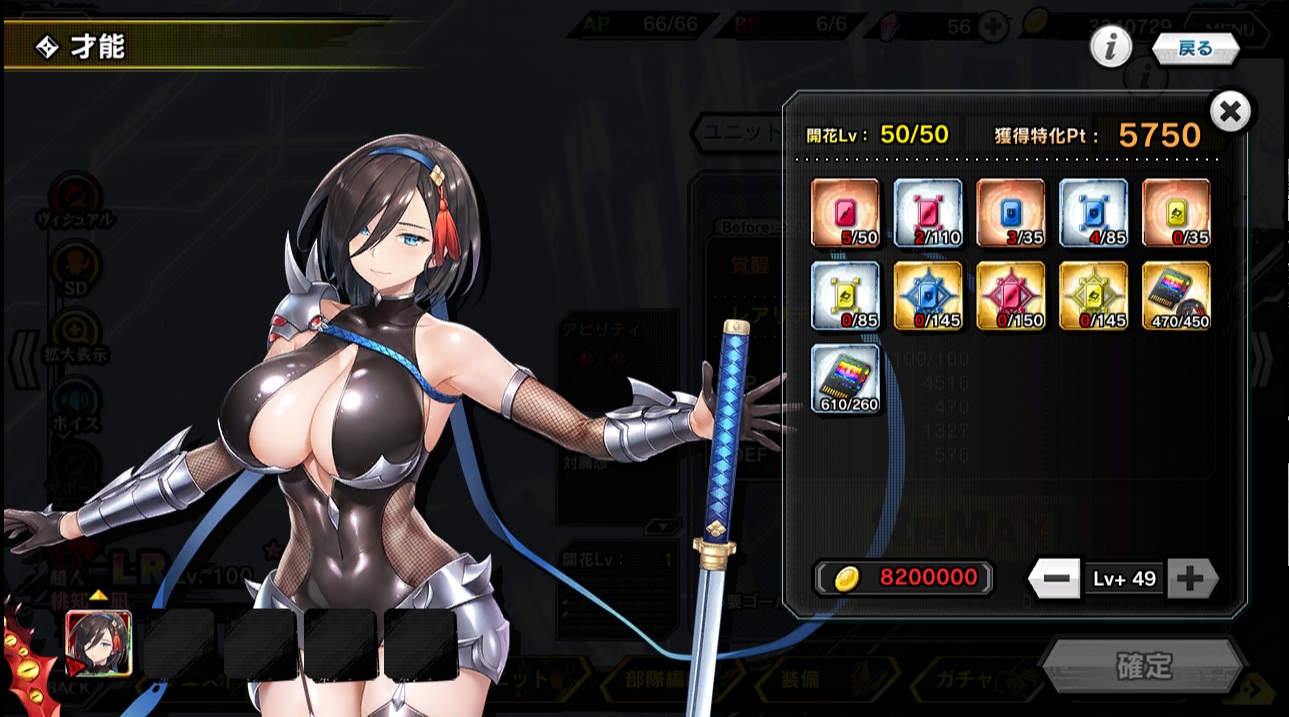Select the gold-framed red material 0/150
This screenshot has width=1289, height=717.
click(1011, 296)
